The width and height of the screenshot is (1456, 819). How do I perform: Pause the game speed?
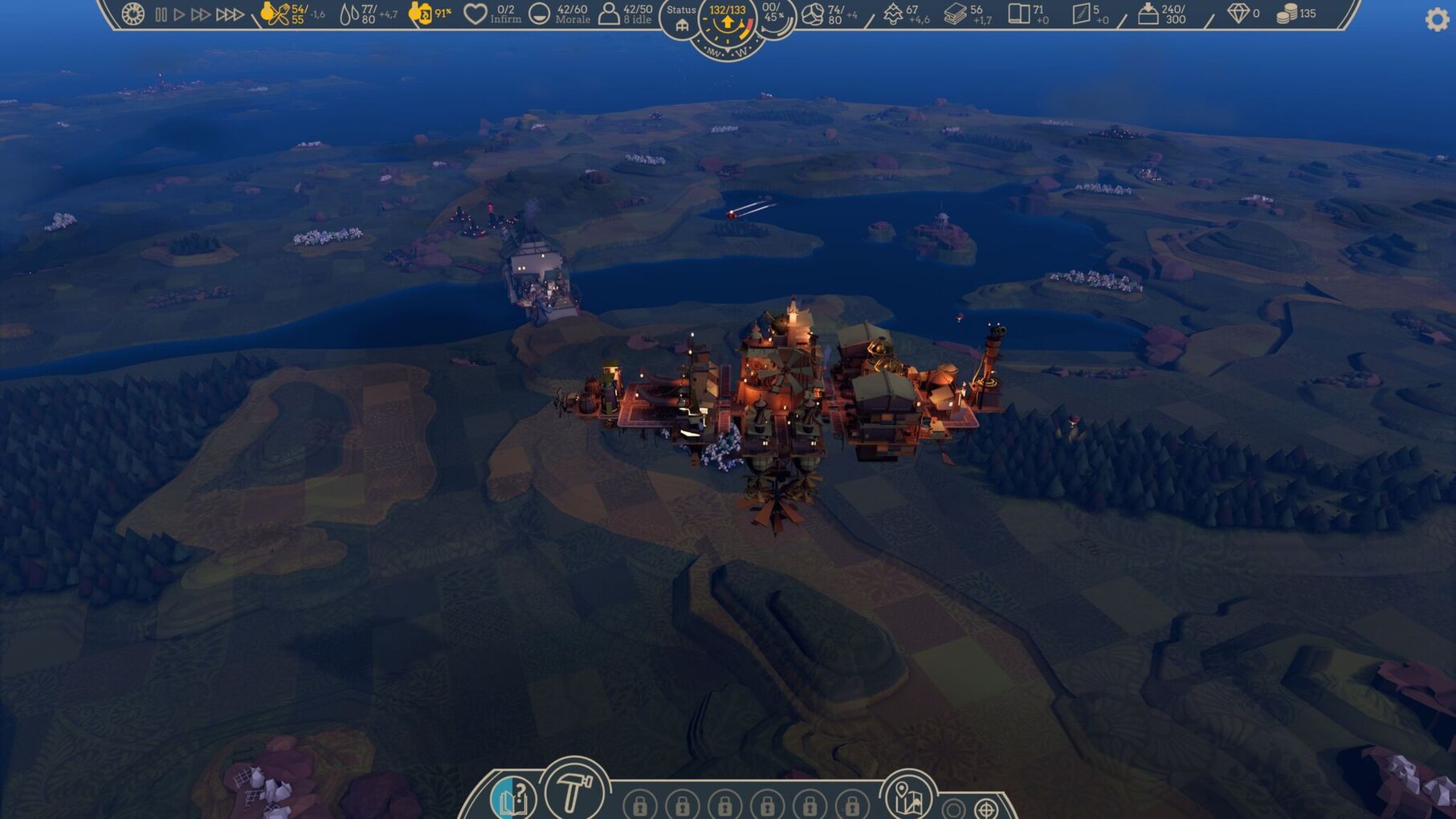coord(161,14)
